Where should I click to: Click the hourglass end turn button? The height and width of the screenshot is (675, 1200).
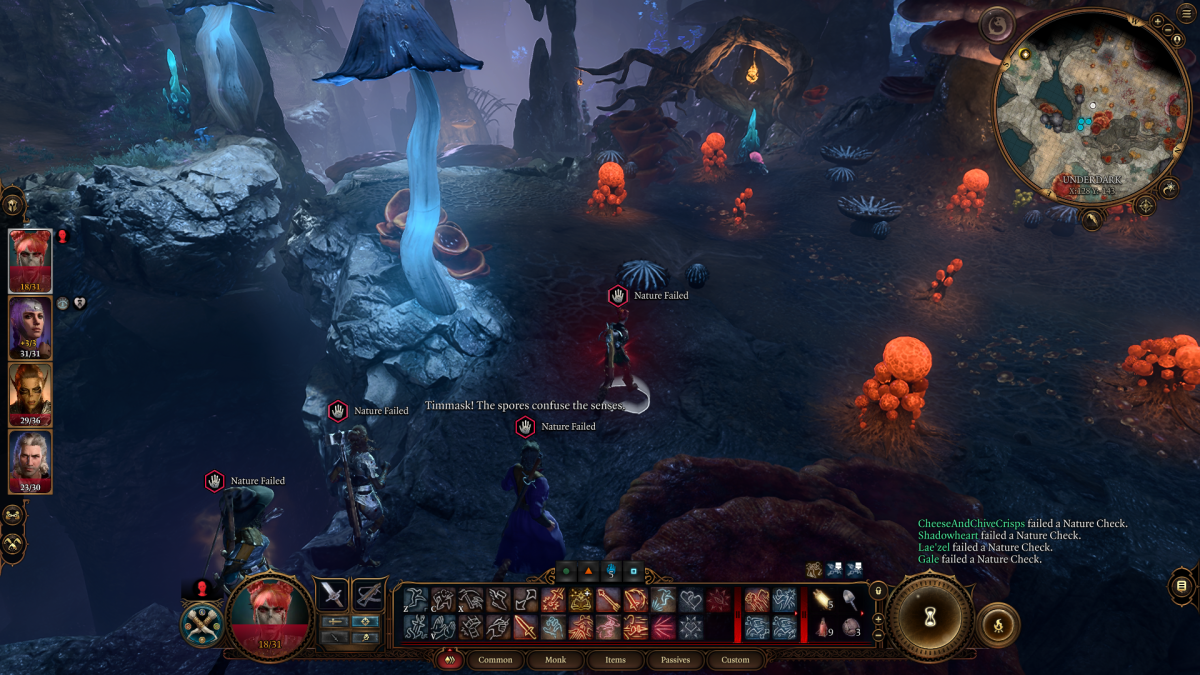click(x=932, y=619)
